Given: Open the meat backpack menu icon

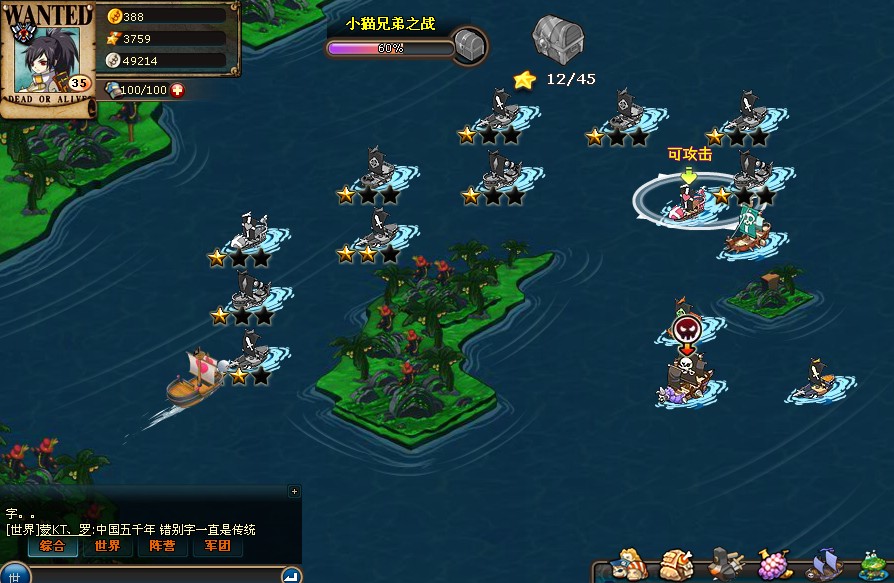Looking at the screenshot, I should (677, 564).
